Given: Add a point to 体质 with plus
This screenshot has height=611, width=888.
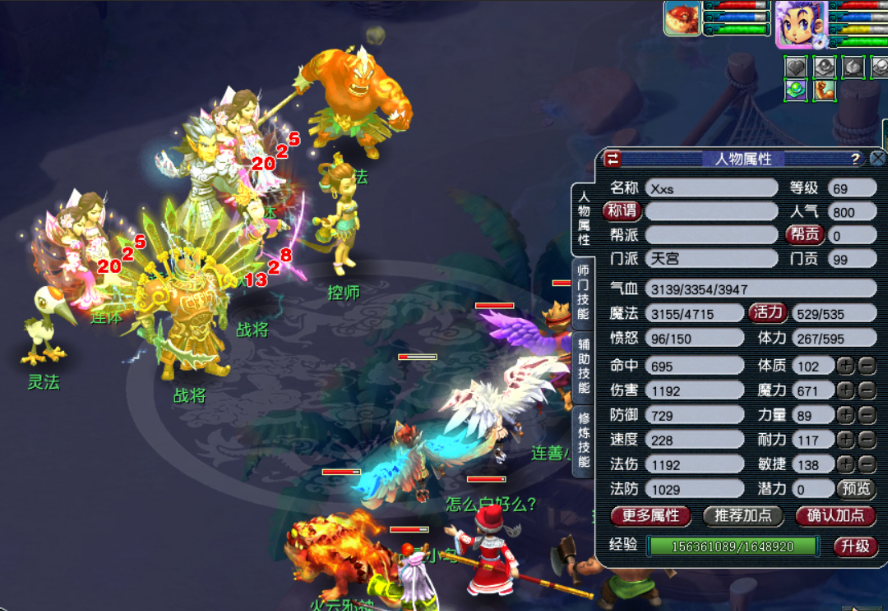Looking at the screenshot, I should (x=845, y=366).
